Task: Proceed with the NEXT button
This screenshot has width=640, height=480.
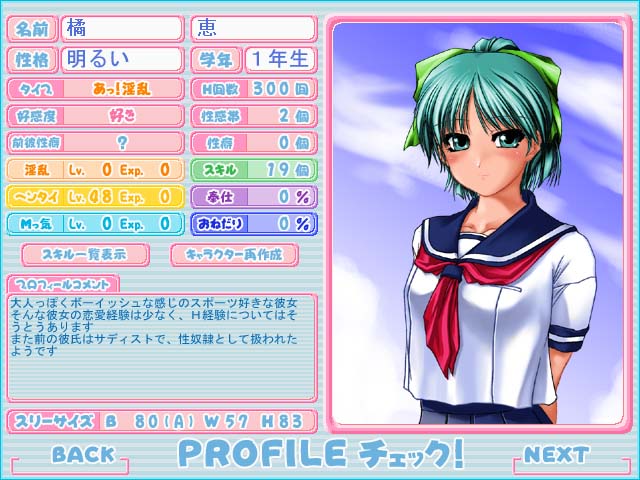Action: tap(556, 455)
